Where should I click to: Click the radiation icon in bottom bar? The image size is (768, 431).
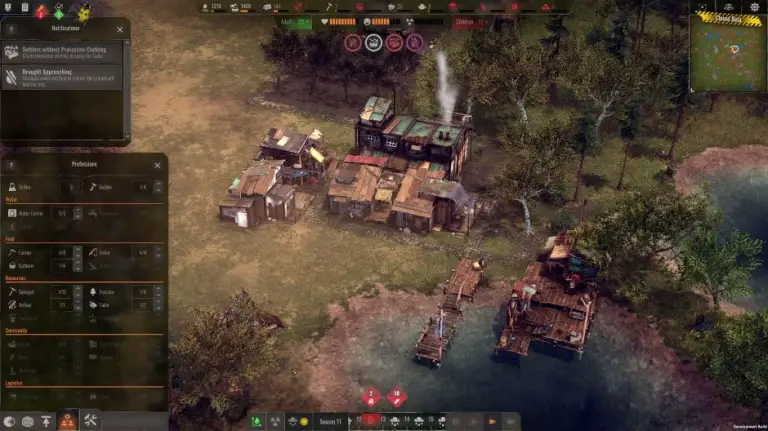click(276, 422)
